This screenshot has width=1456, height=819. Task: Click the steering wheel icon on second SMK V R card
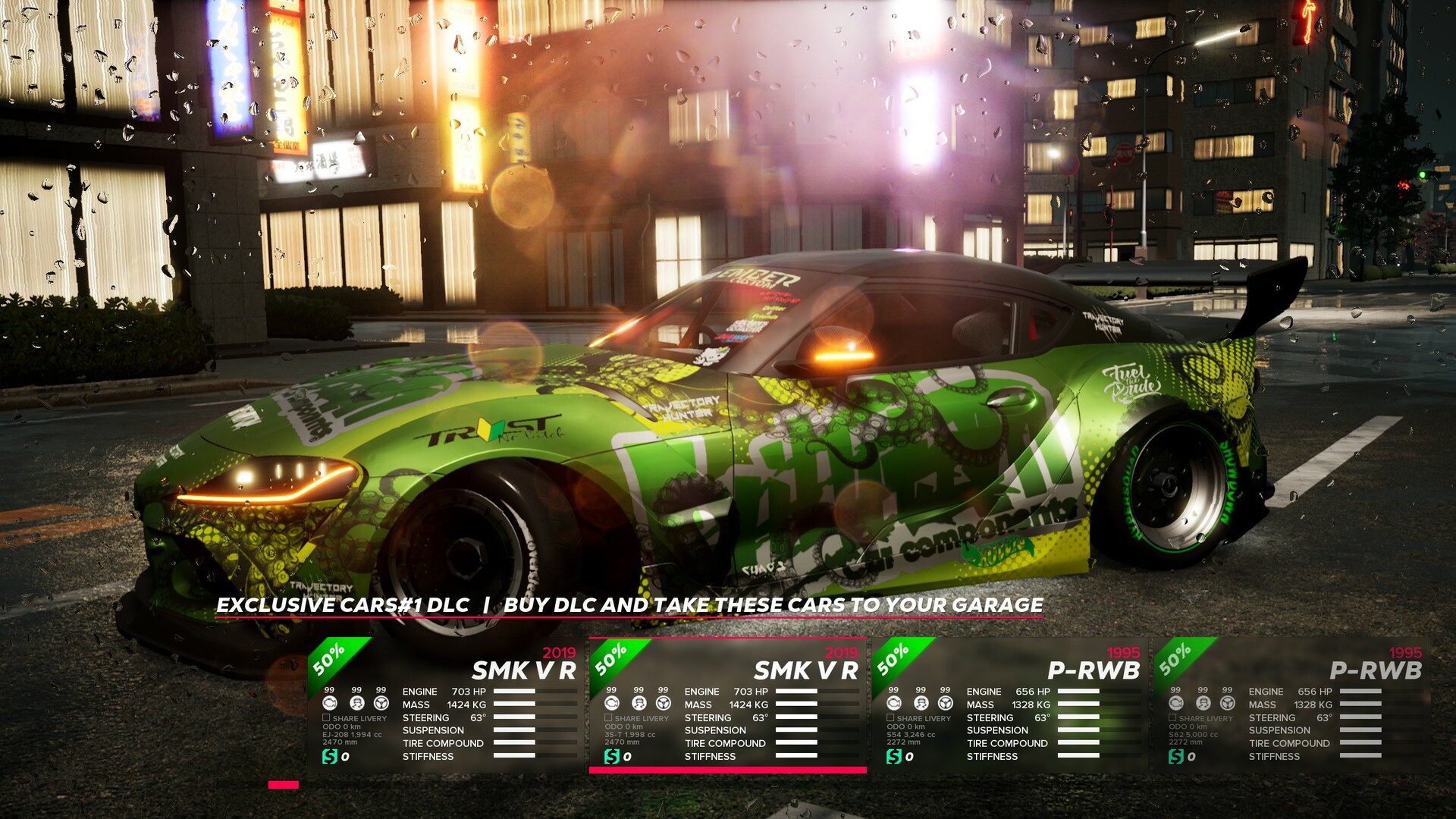click(x=662, y=704)
